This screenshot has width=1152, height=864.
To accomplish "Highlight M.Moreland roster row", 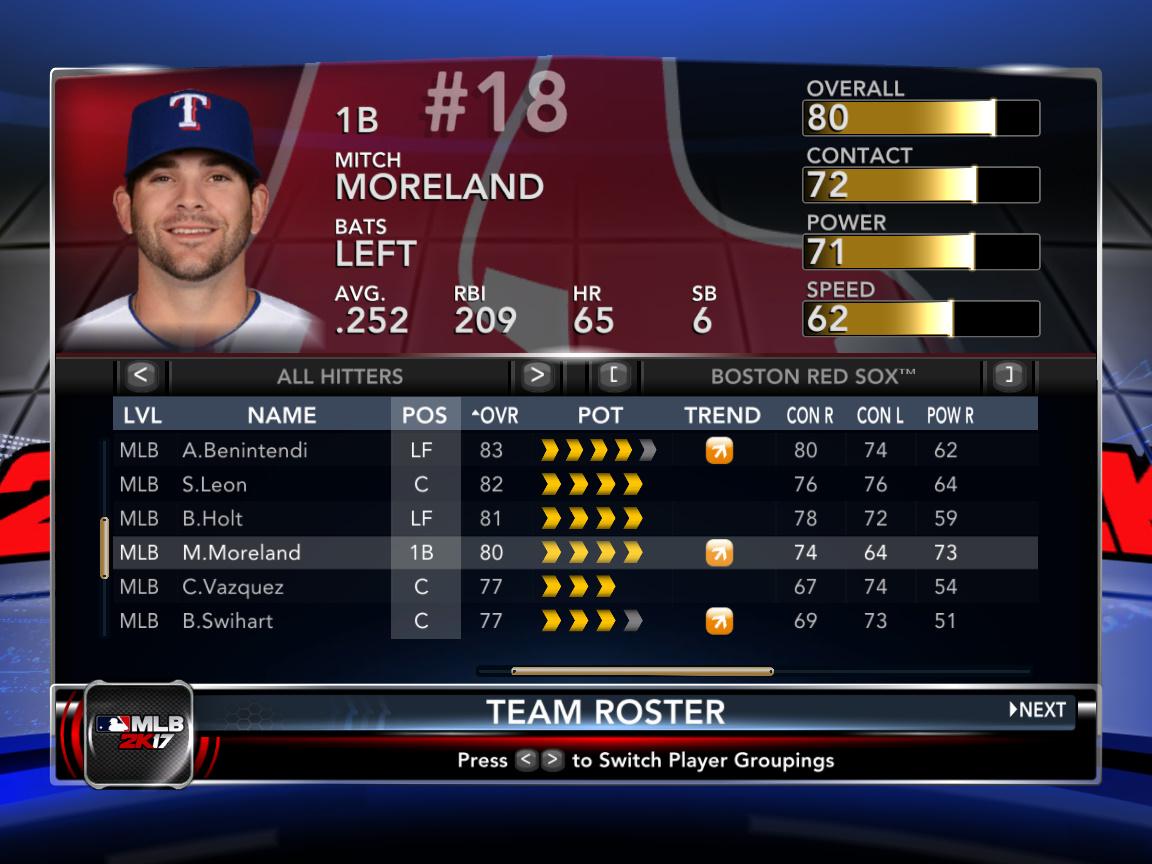I will tap(241, 552).
